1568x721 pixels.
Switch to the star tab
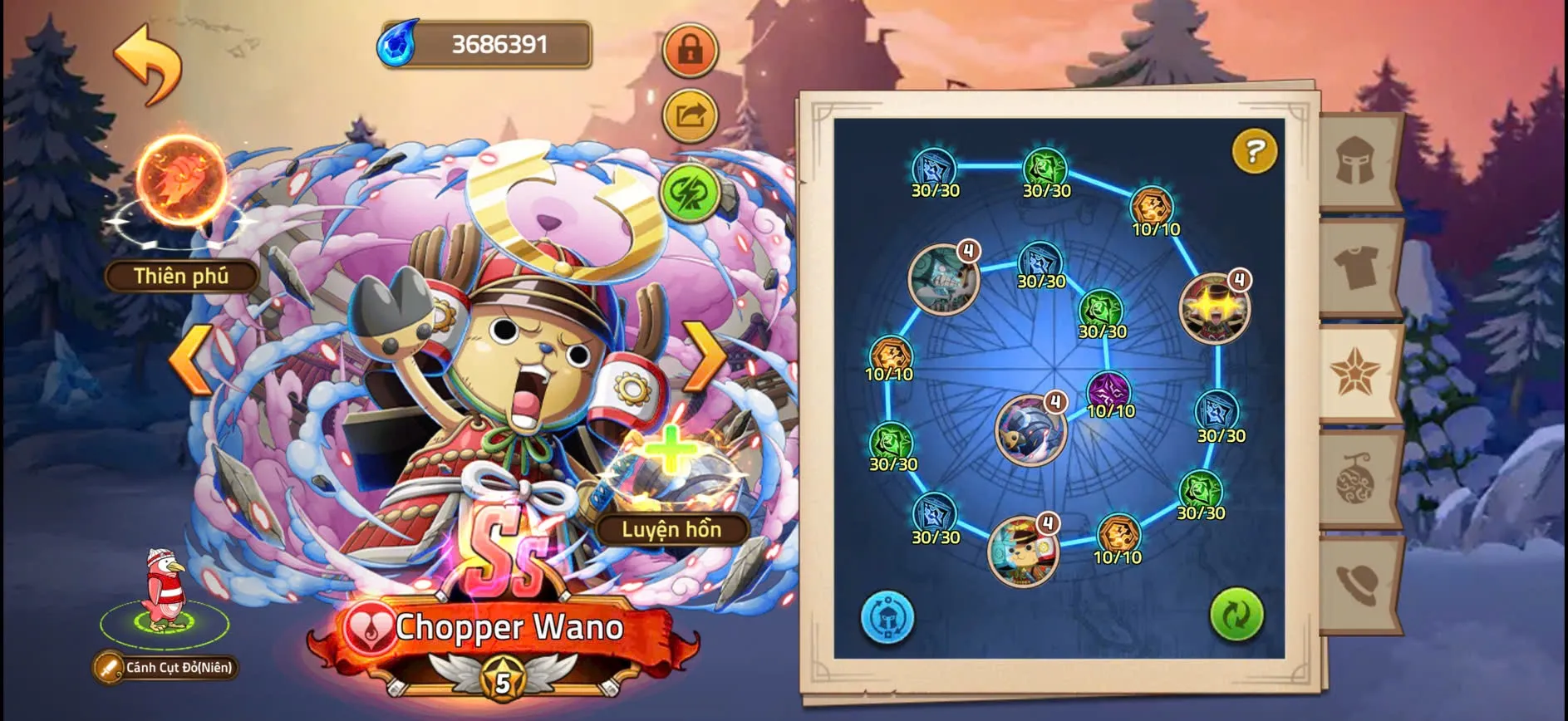(x=1357, y=373)
